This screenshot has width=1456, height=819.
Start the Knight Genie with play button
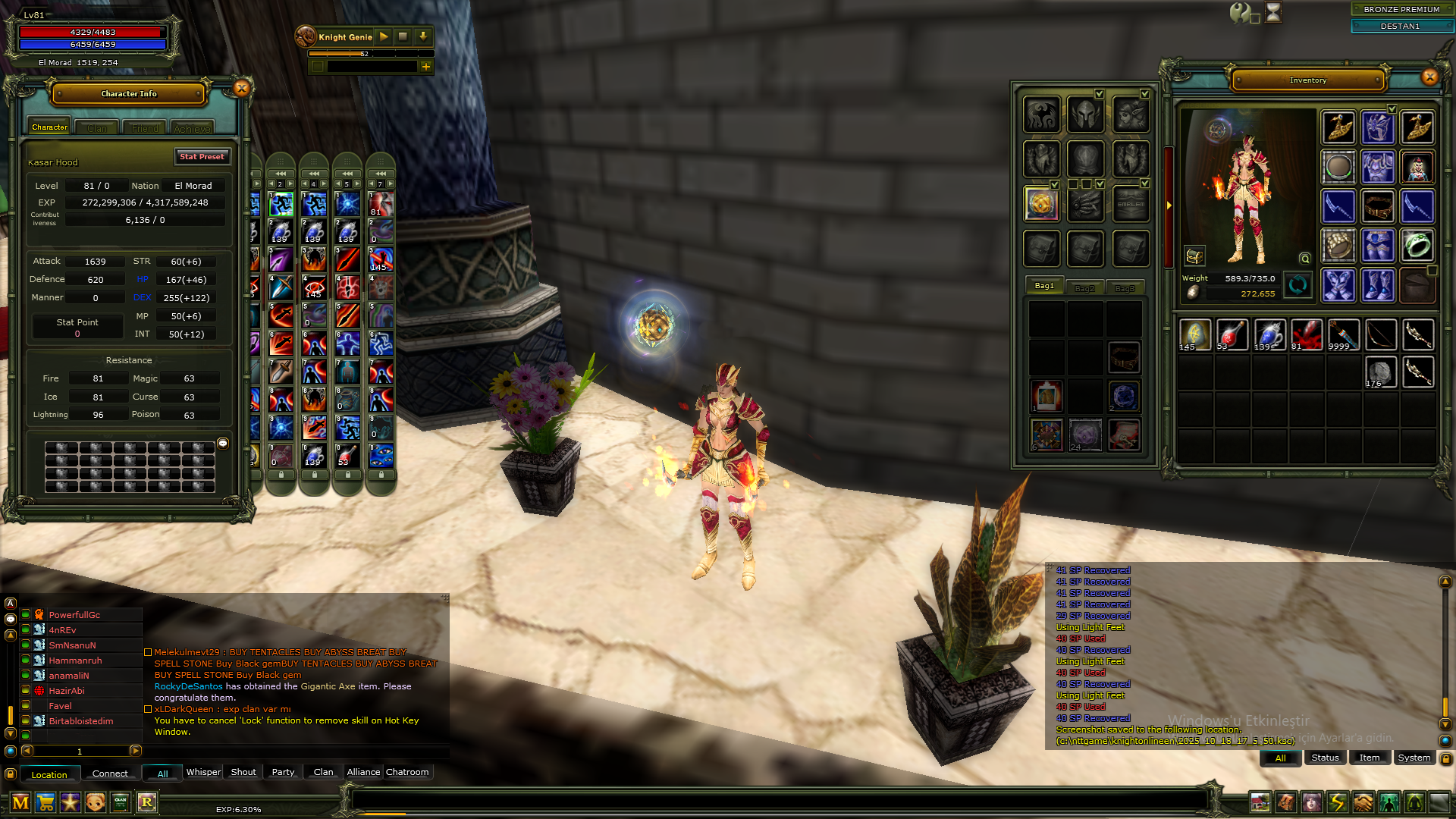click(384, 36)
